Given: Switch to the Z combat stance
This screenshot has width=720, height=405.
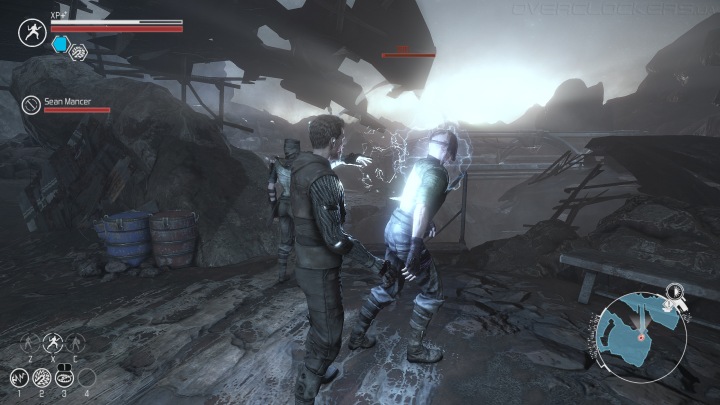Looking at the screenshot, I should (x=31, y=341).
